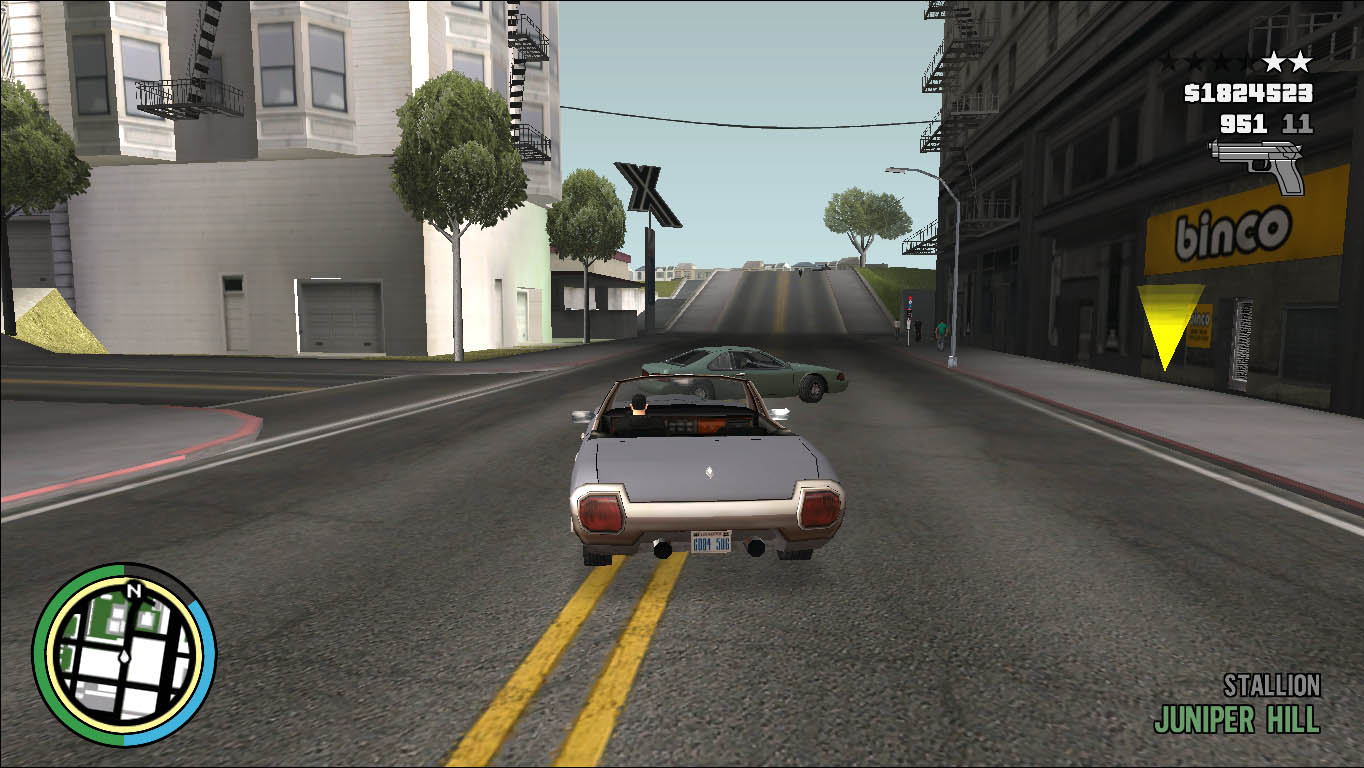
Task: Click the small Binco poster beside the door
Action: 1200,326
